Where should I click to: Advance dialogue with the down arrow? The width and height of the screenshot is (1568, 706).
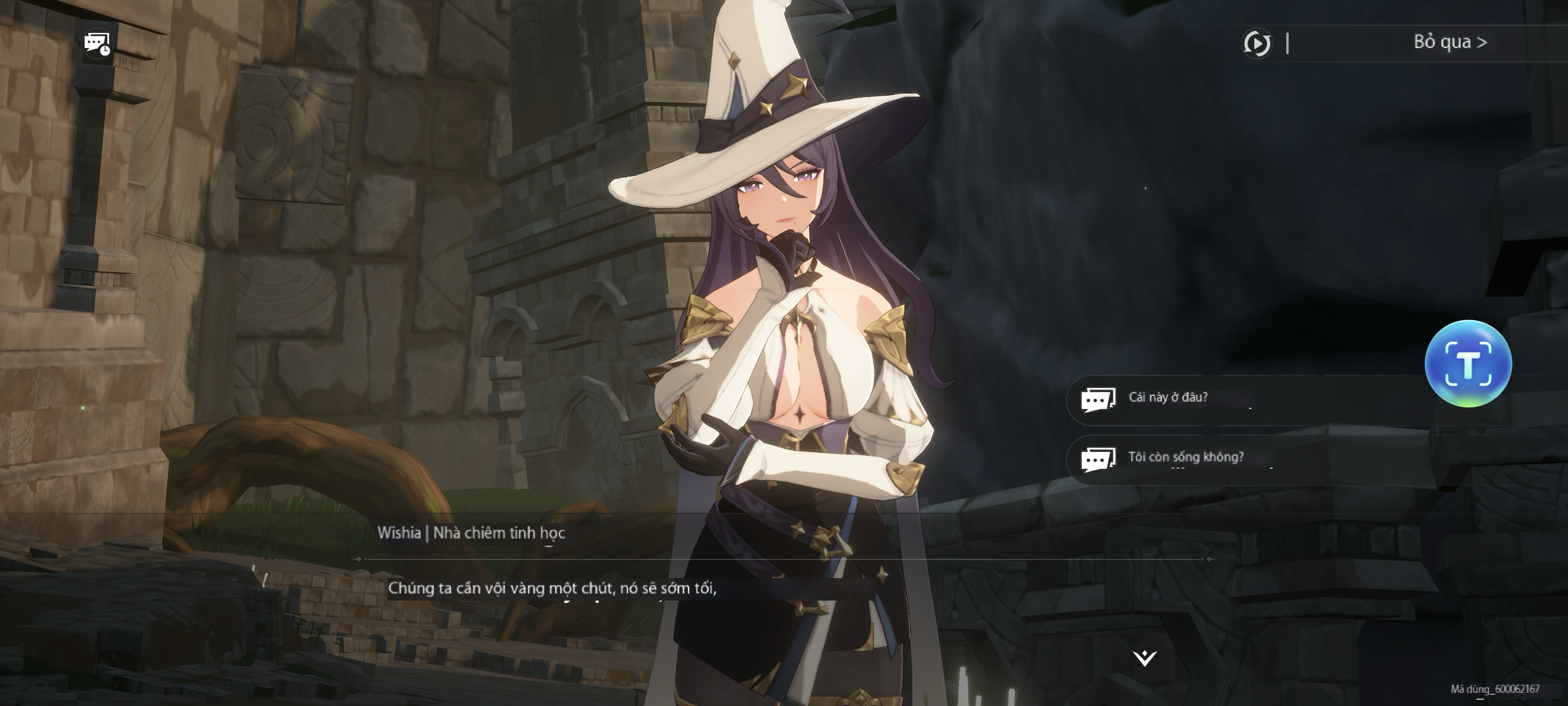[x=1144, y=658]
